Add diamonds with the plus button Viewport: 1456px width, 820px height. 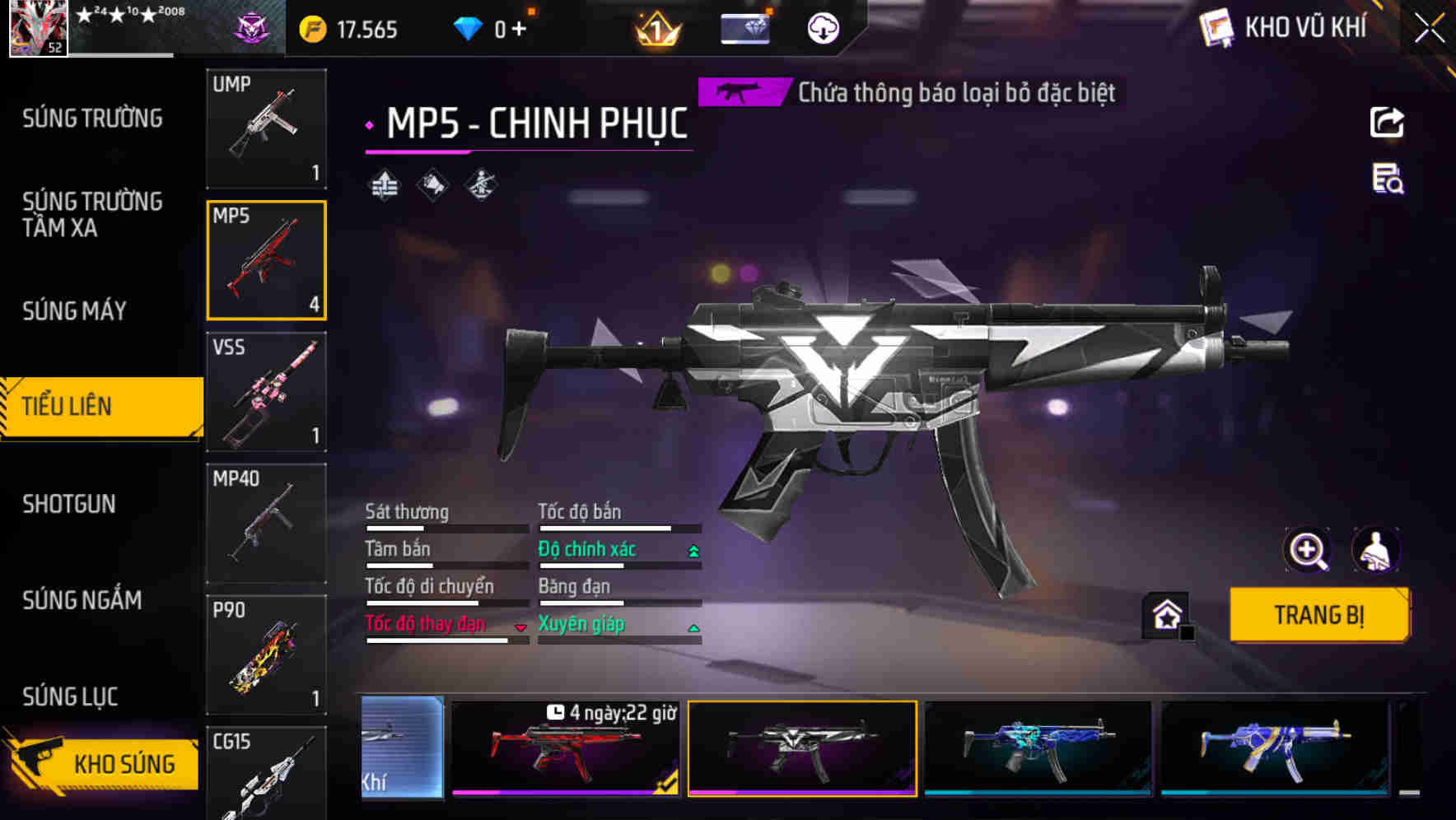[519, 30]
